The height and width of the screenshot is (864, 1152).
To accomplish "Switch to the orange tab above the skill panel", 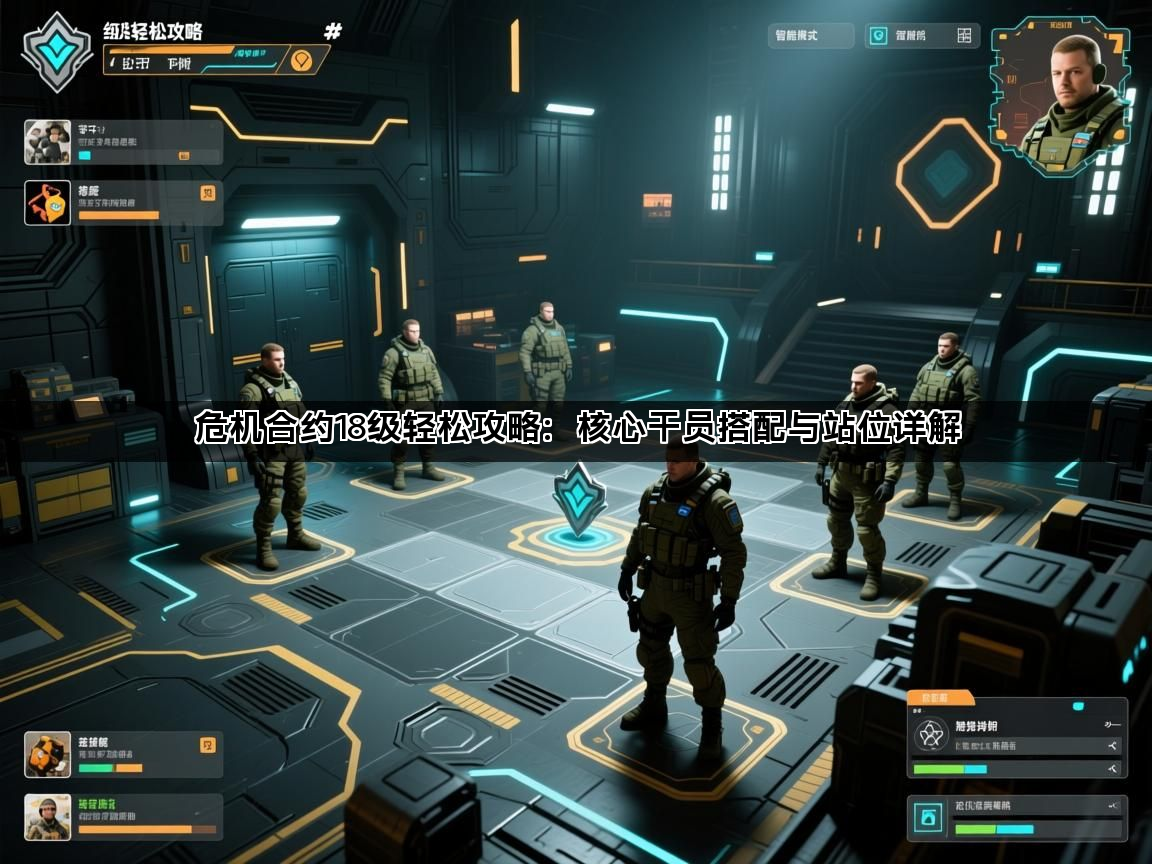I will tap(940, 697).
